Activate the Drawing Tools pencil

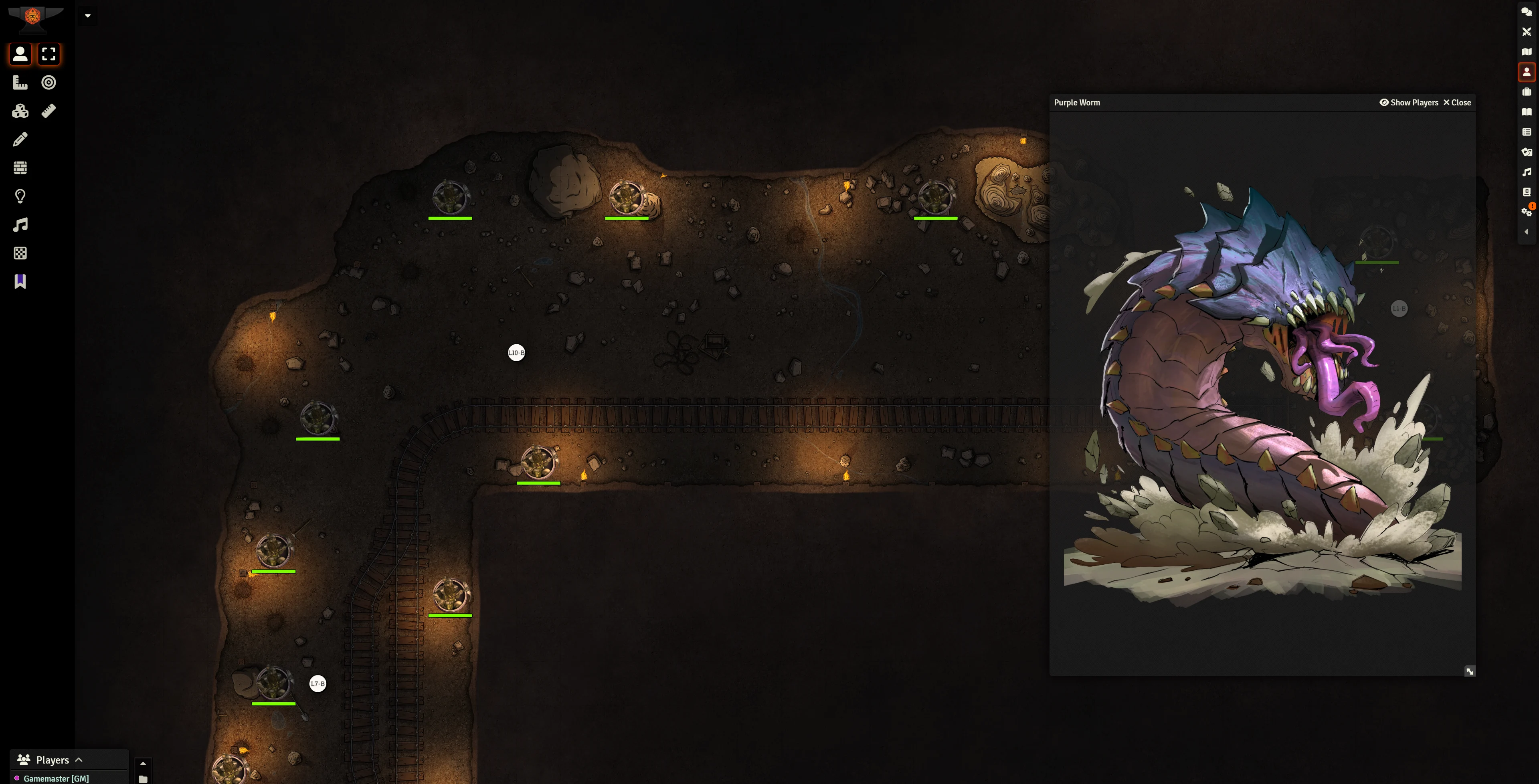[x=20, y=139]
